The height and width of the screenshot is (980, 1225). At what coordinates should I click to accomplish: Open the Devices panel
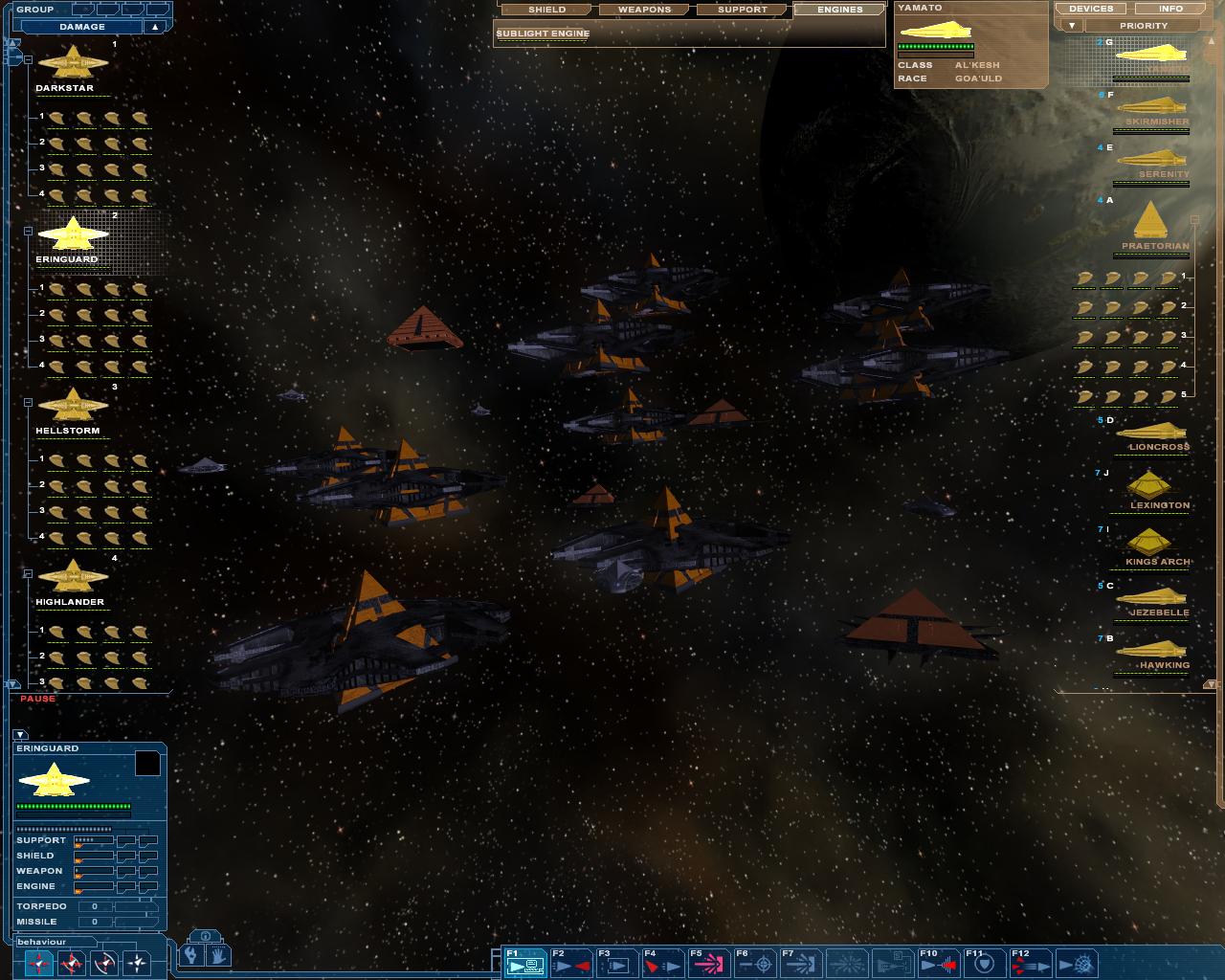pyautogui.click(x=1091, y=9)
